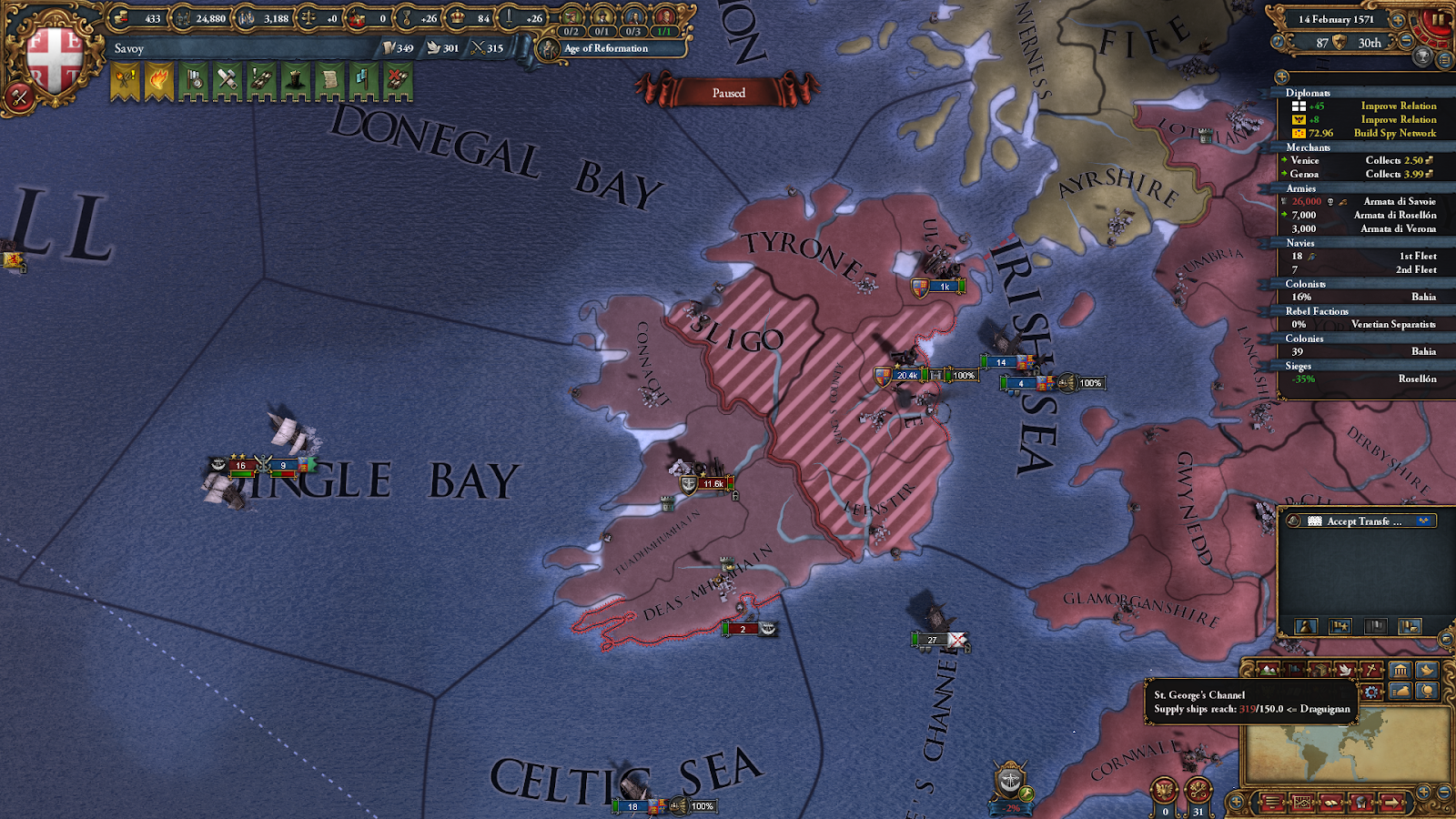Screen dimensions: 1456x819
Task: Open the terrain mapmode on the minimap
Action: coord(1268,670)
